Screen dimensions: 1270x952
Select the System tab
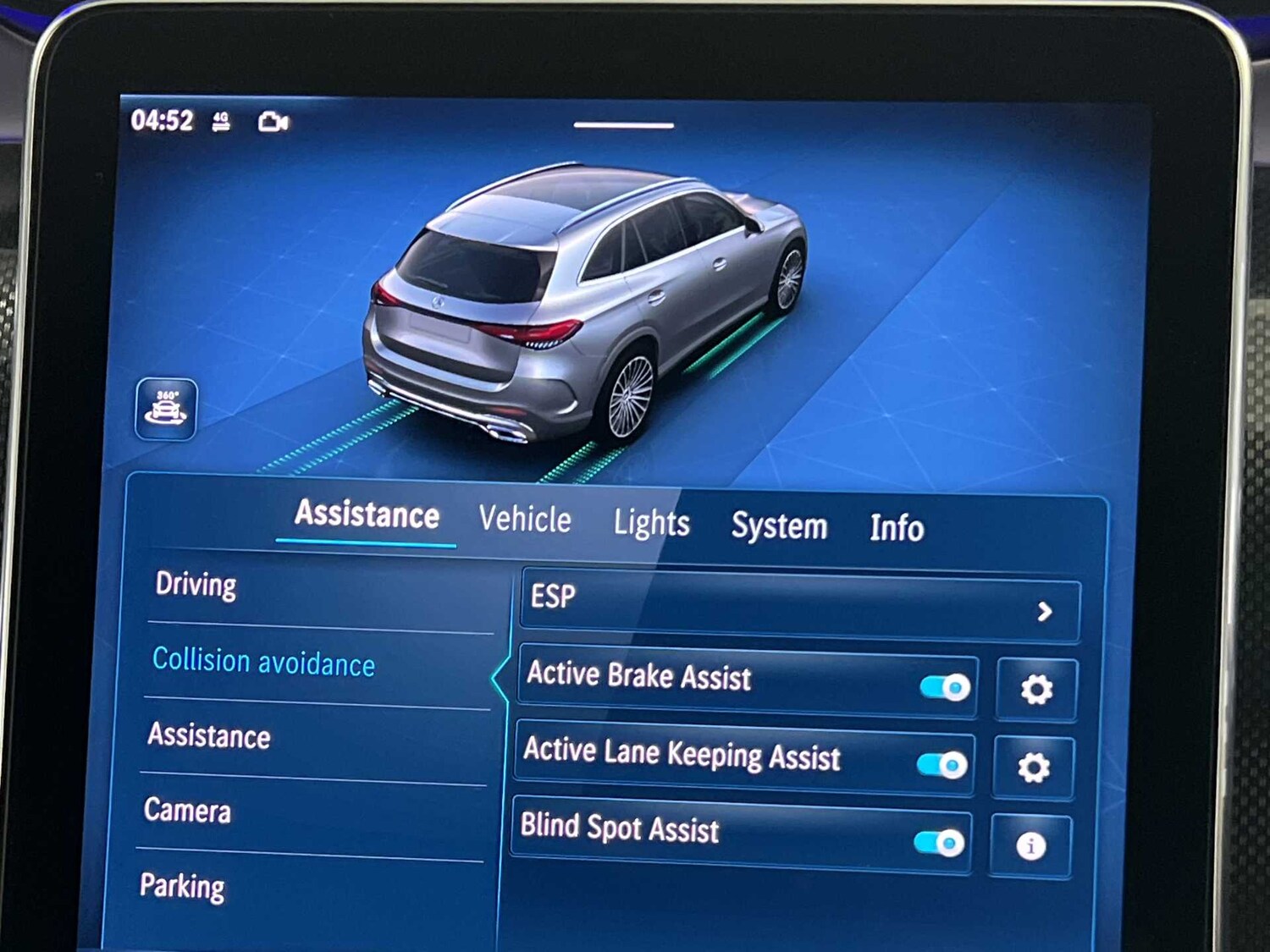pos(780,526)
